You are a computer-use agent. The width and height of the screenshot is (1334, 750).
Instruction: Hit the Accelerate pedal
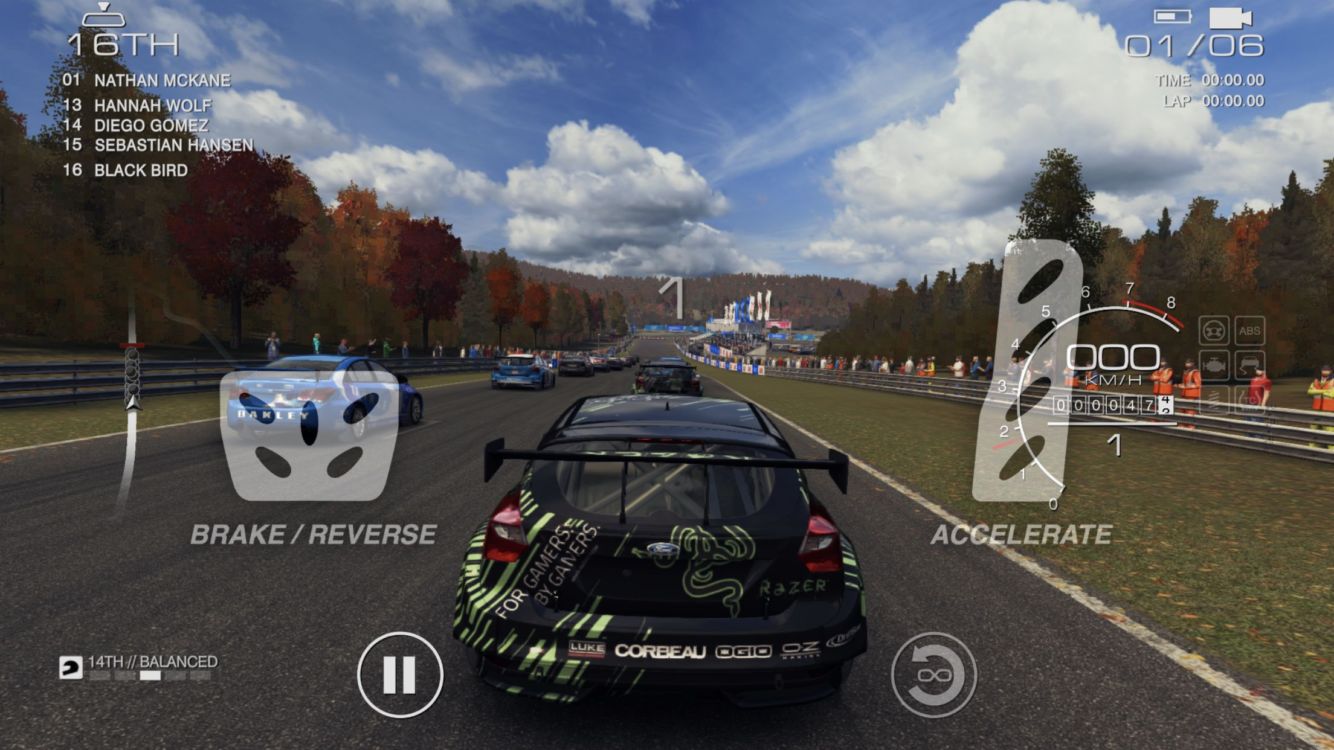coord(1027,372)
